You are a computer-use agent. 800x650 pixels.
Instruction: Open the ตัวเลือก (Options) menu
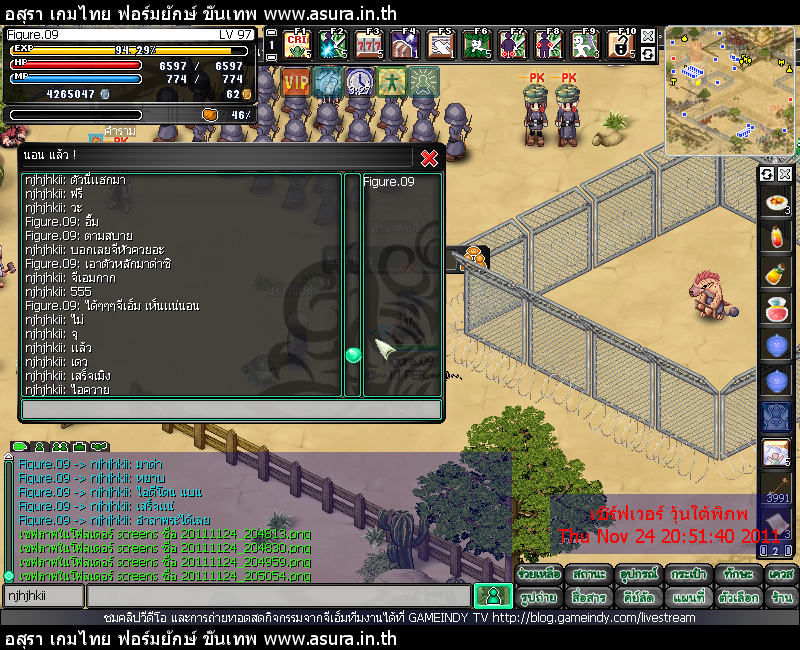(739, 597)
